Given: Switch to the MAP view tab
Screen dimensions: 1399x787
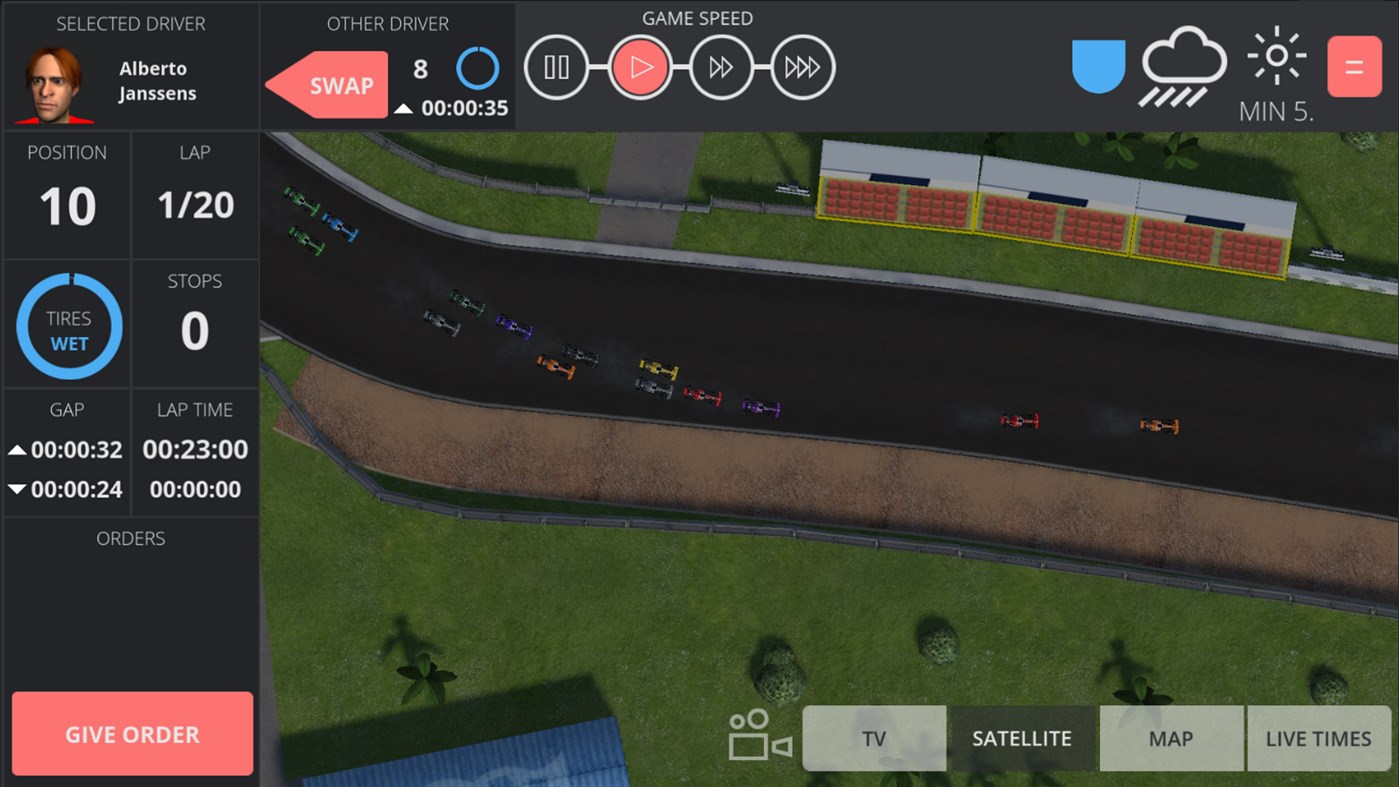Looking at the screenshot, I should (1171, 738).
